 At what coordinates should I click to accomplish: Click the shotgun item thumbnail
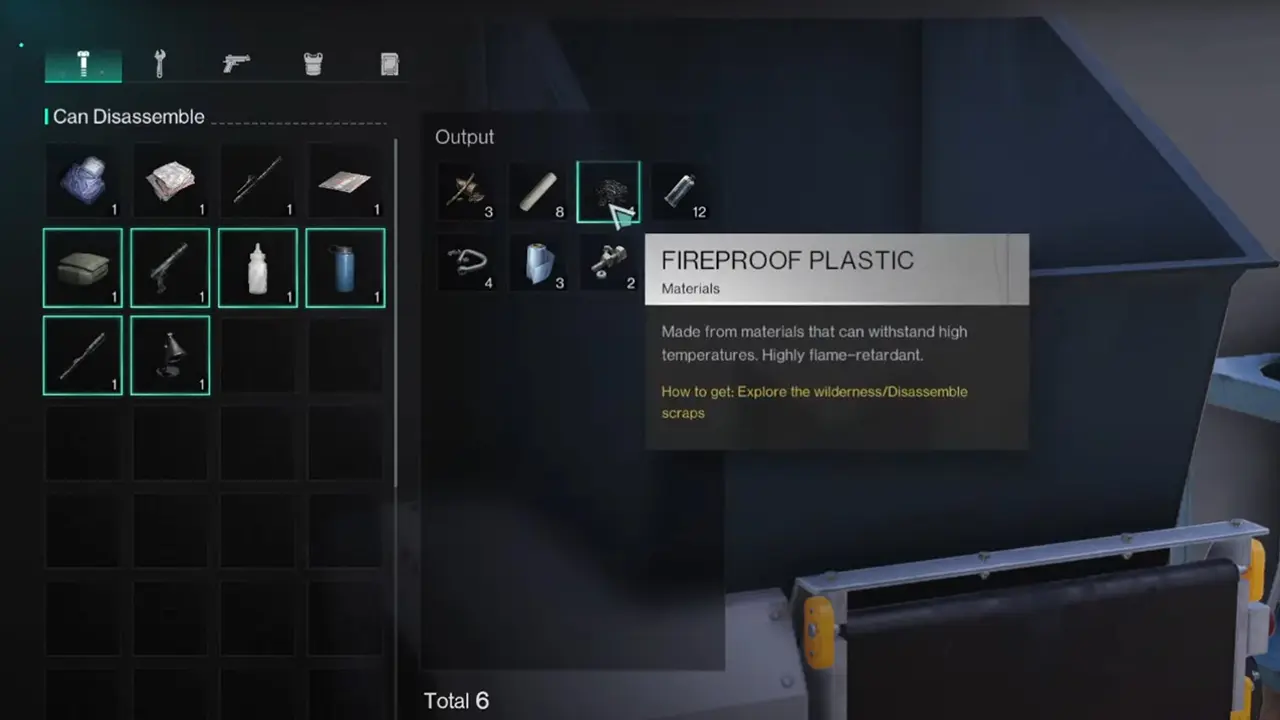pyautogui.click(x=170, y=267)
